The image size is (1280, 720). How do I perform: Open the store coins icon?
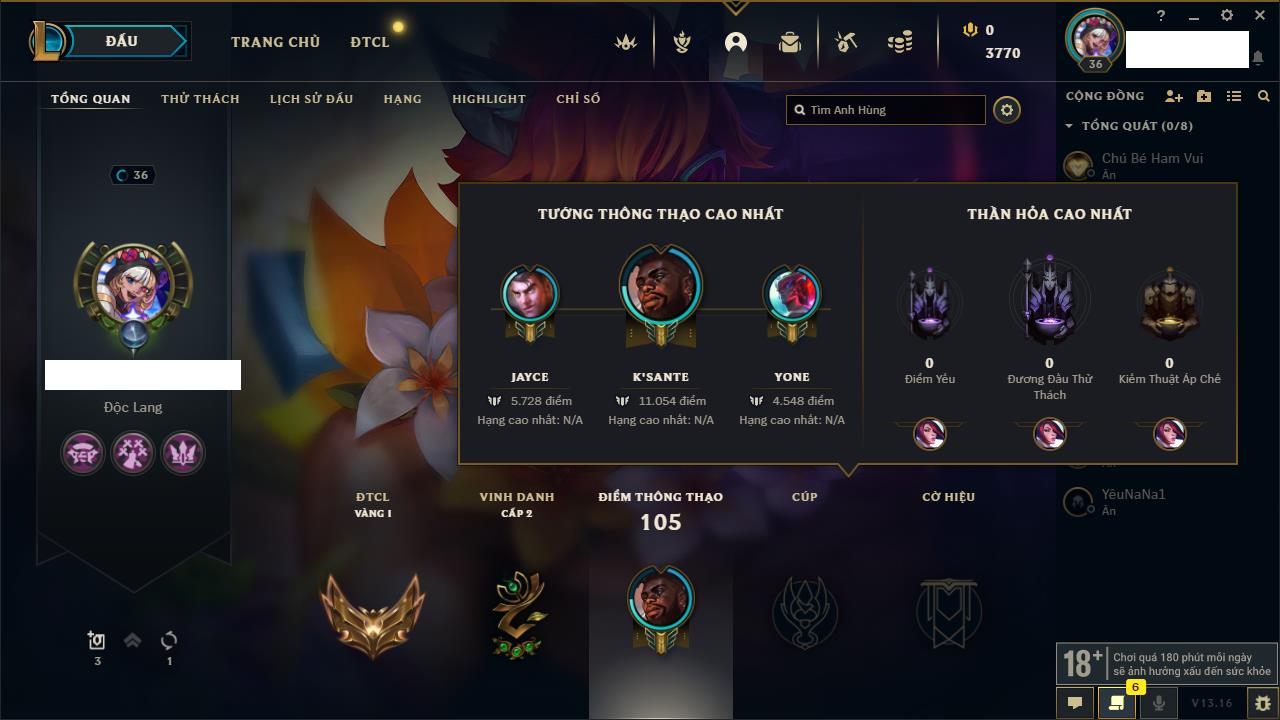coord(900,42)
